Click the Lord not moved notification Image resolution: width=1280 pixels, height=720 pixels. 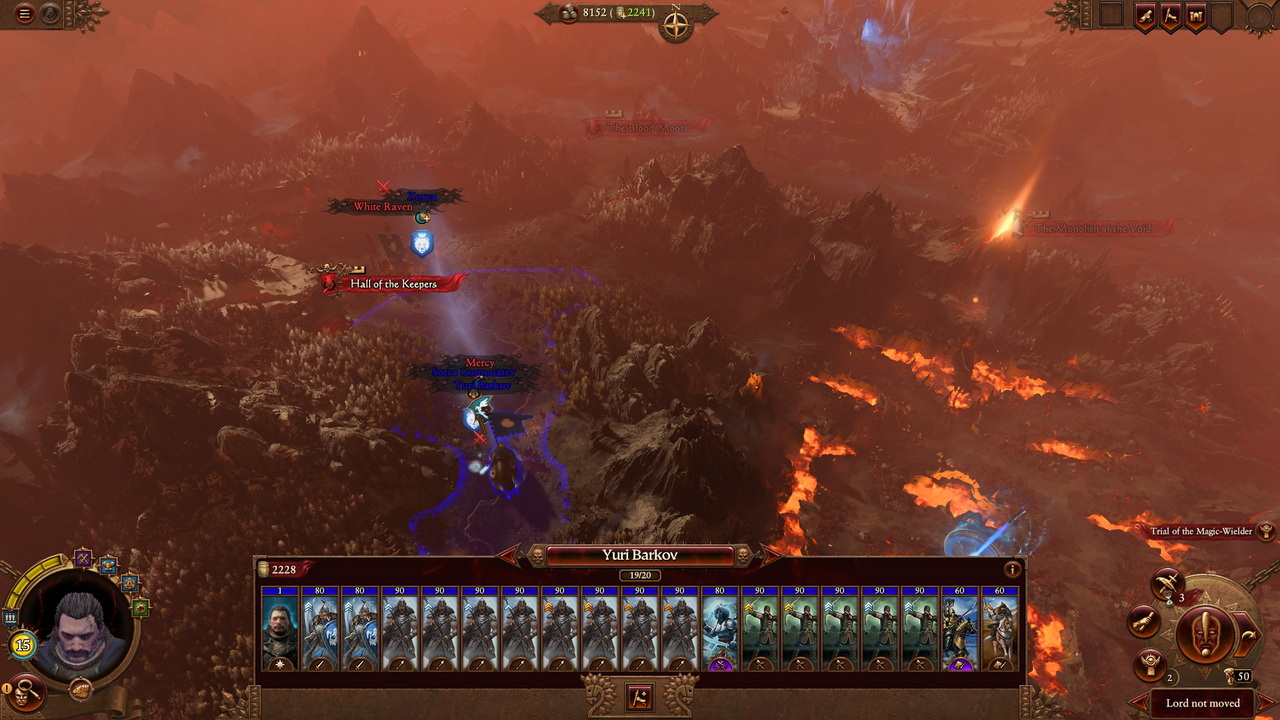(1202, 703)
